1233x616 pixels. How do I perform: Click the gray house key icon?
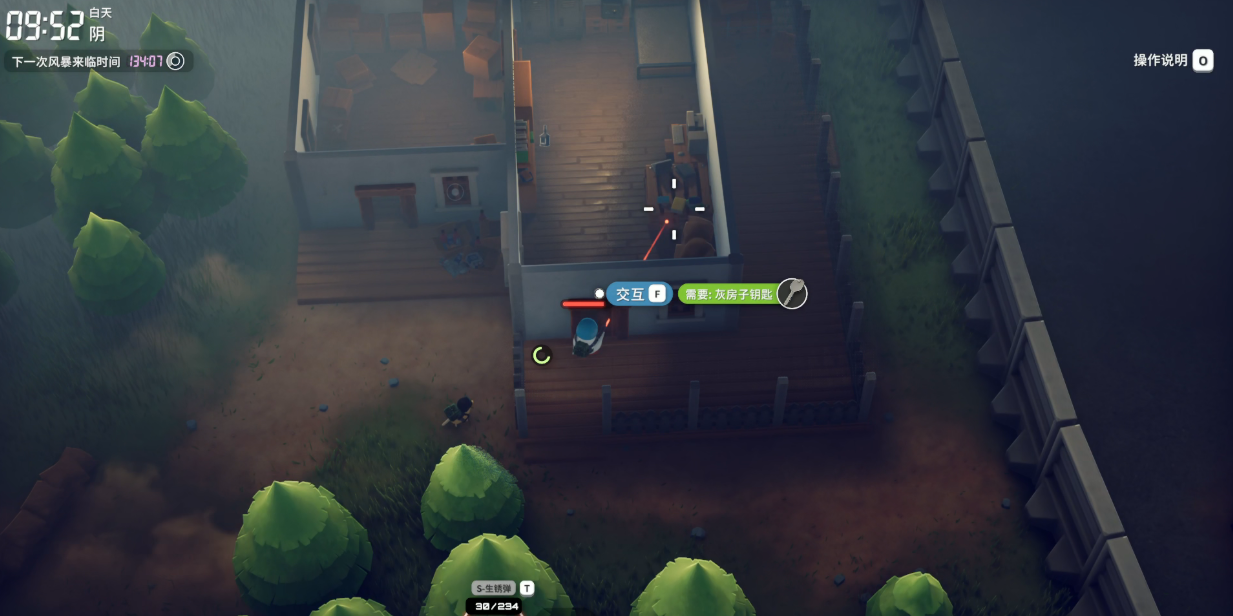(x=792, y=293)
